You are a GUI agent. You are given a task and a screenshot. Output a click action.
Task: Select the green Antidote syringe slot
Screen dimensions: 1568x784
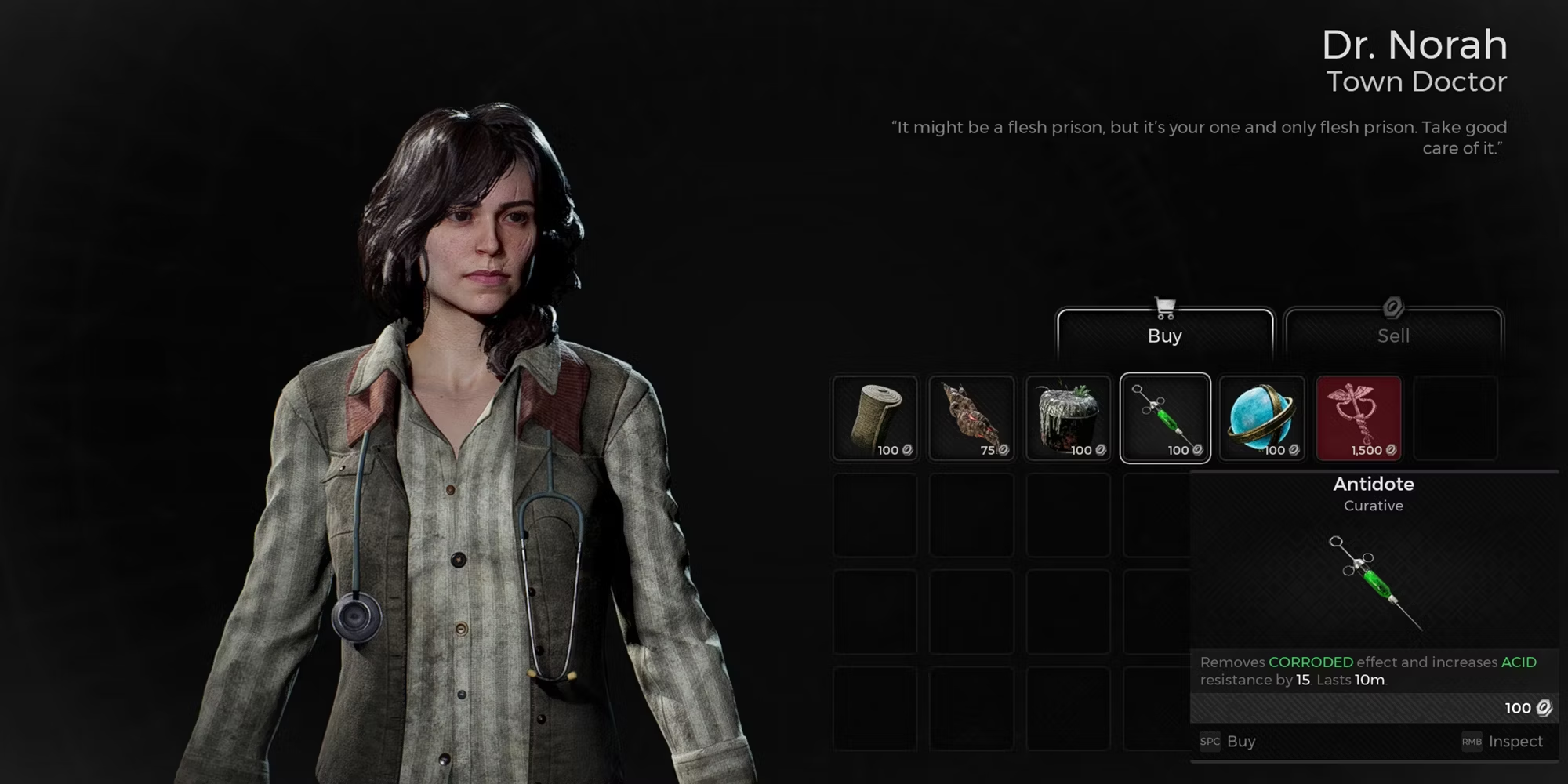(x=1165, y=418)
